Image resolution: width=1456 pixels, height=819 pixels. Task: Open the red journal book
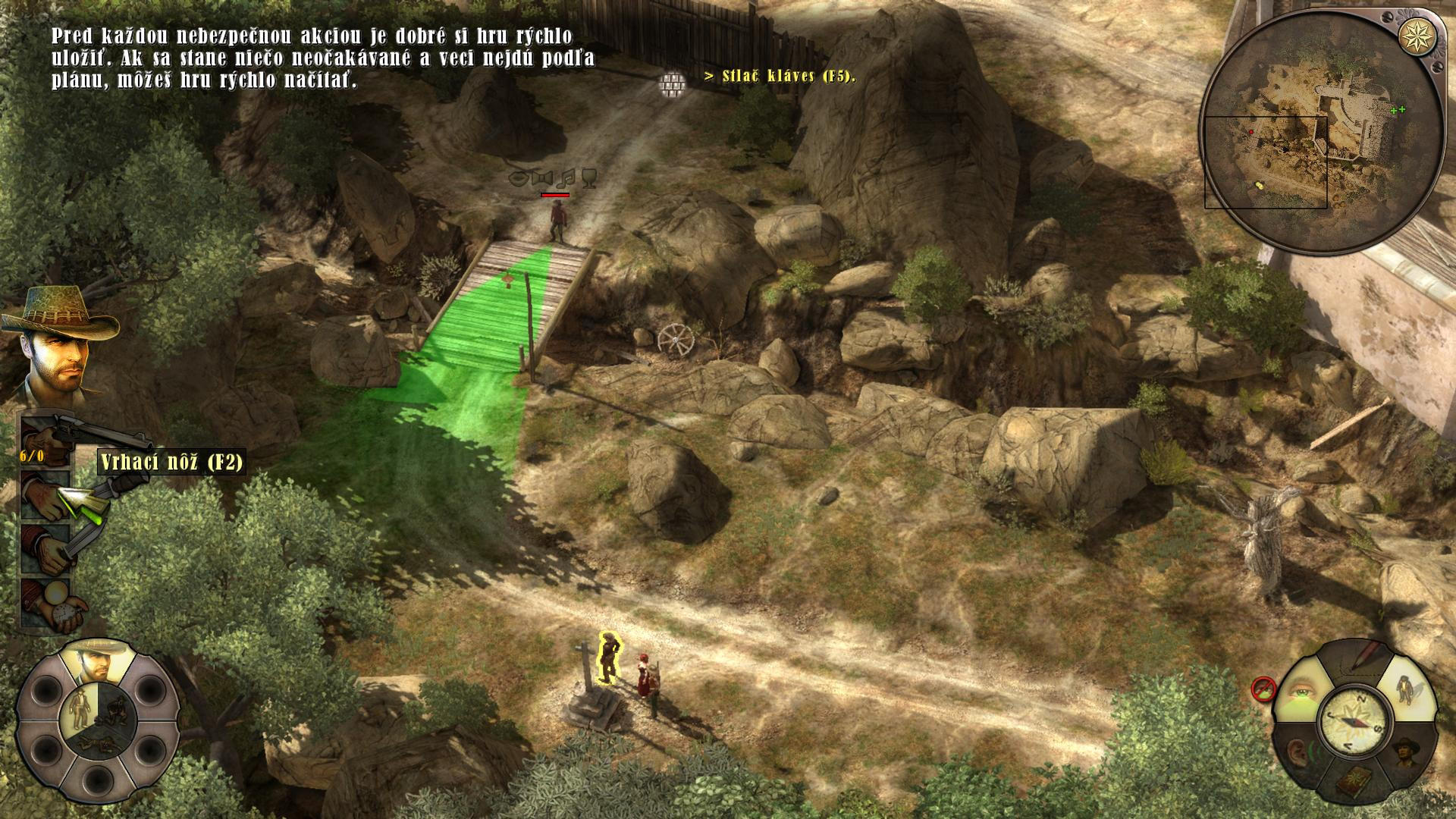click(1354, 781)
